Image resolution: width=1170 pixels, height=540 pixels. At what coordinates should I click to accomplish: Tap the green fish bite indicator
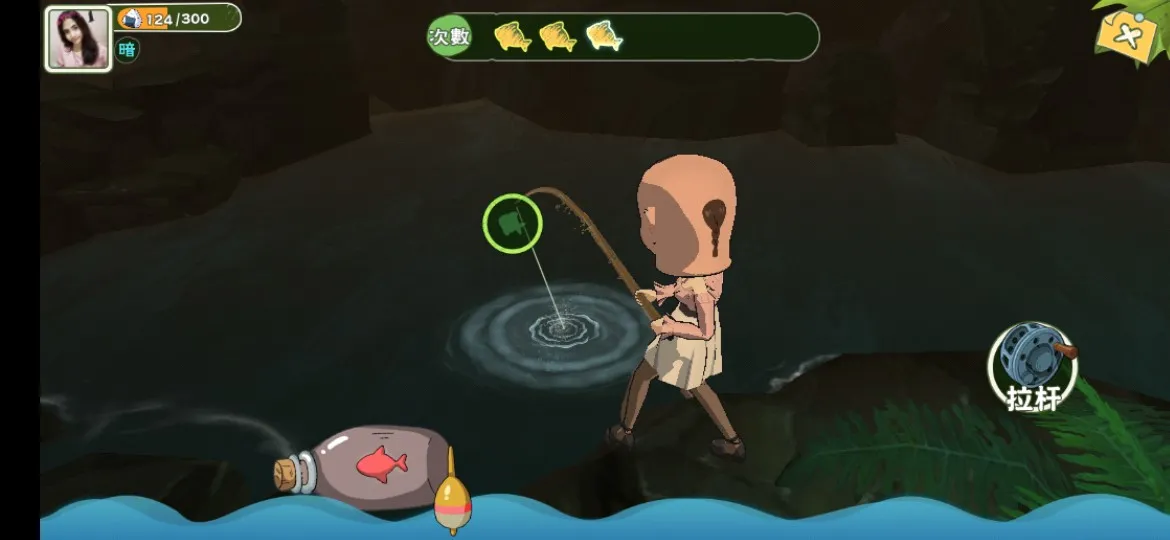click(x=513, y=223)
